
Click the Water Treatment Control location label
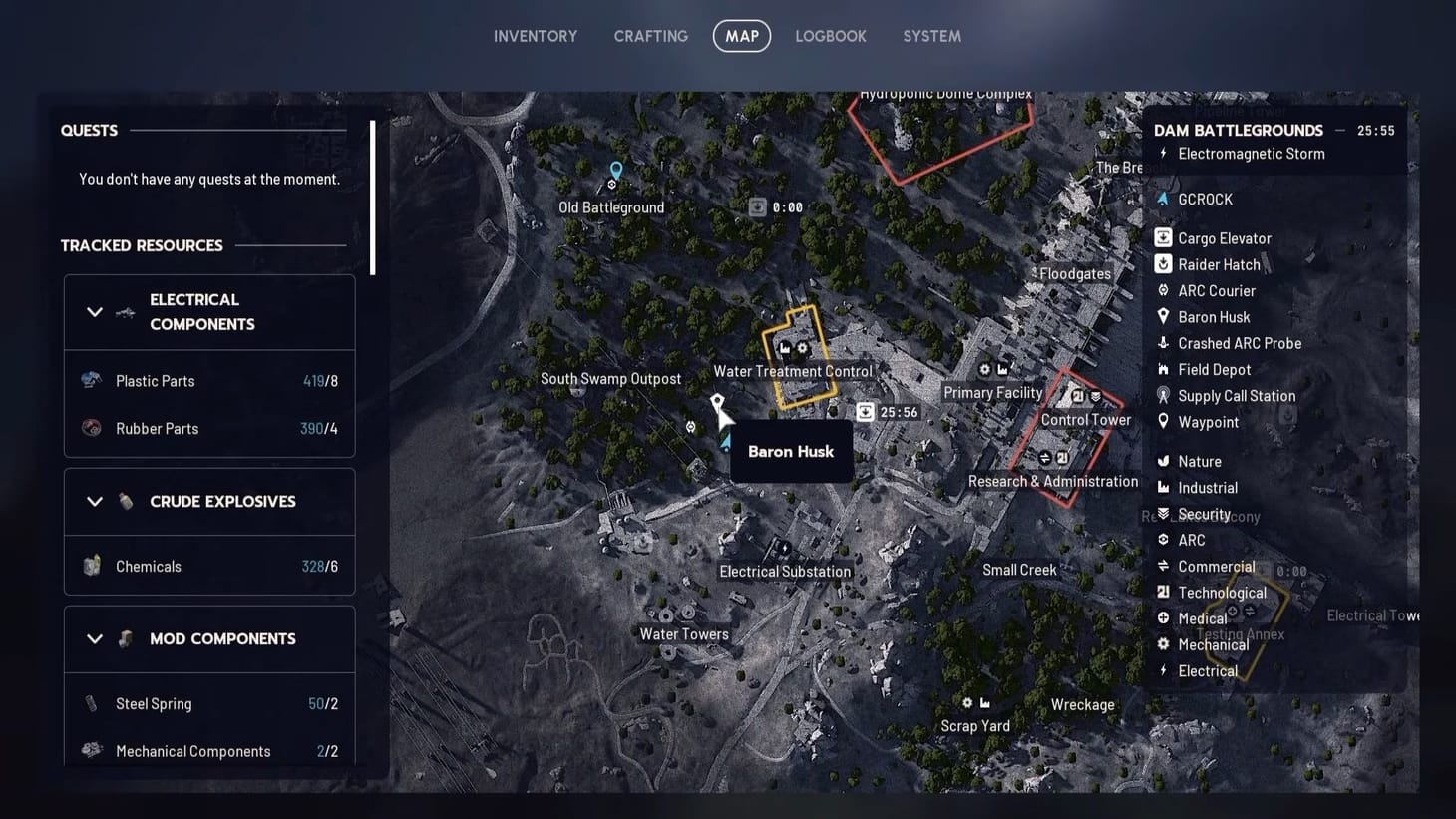[793, 370]
